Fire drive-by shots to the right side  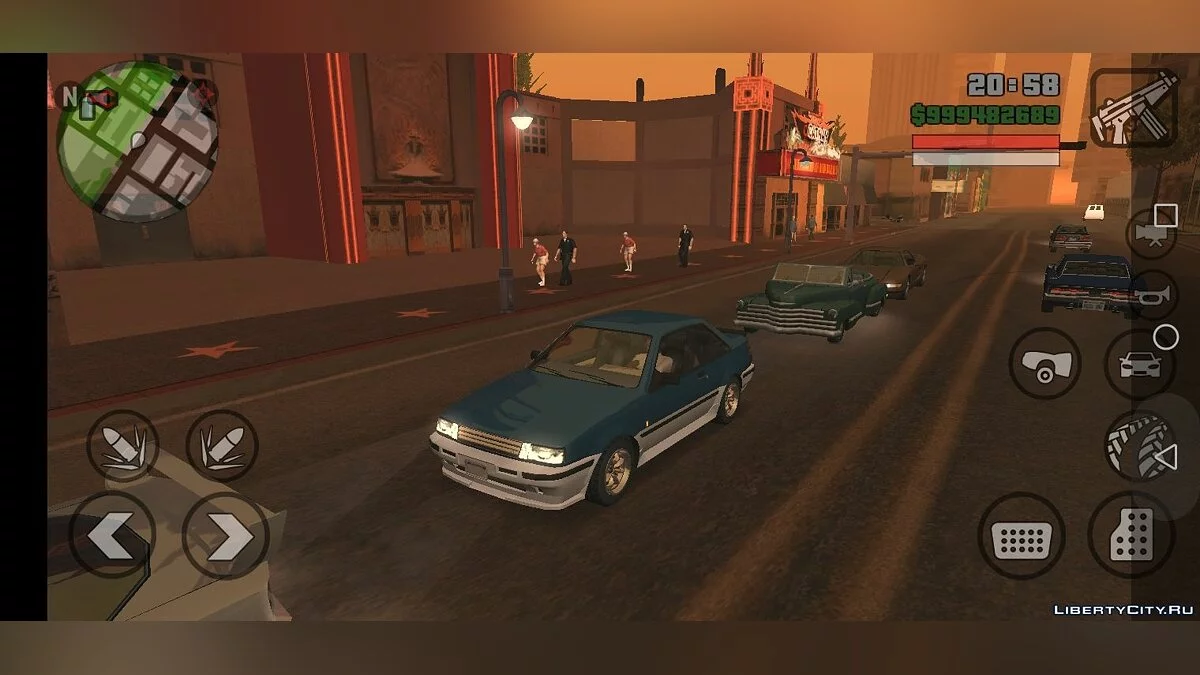(x=222, y=446)
